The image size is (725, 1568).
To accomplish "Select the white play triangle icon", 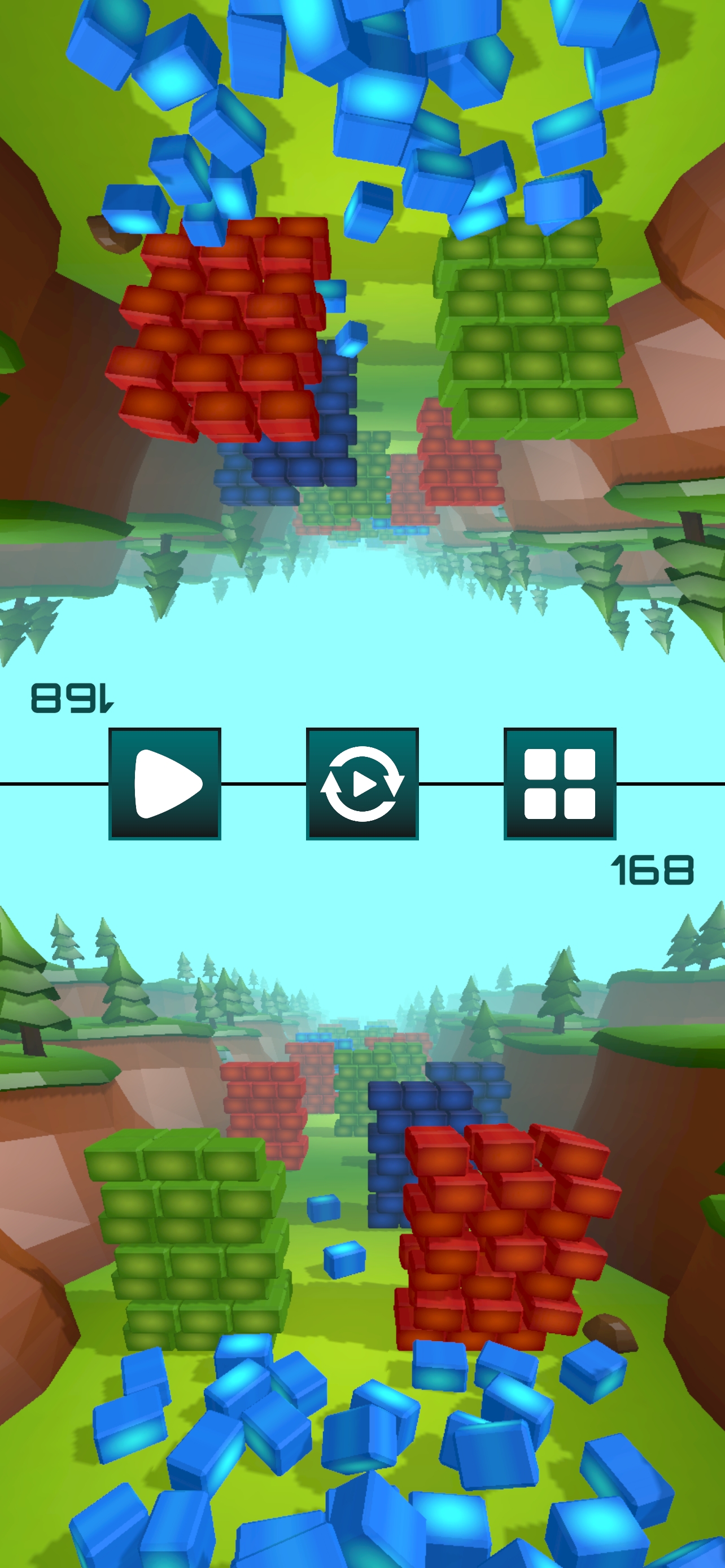I will coord(164,786).
